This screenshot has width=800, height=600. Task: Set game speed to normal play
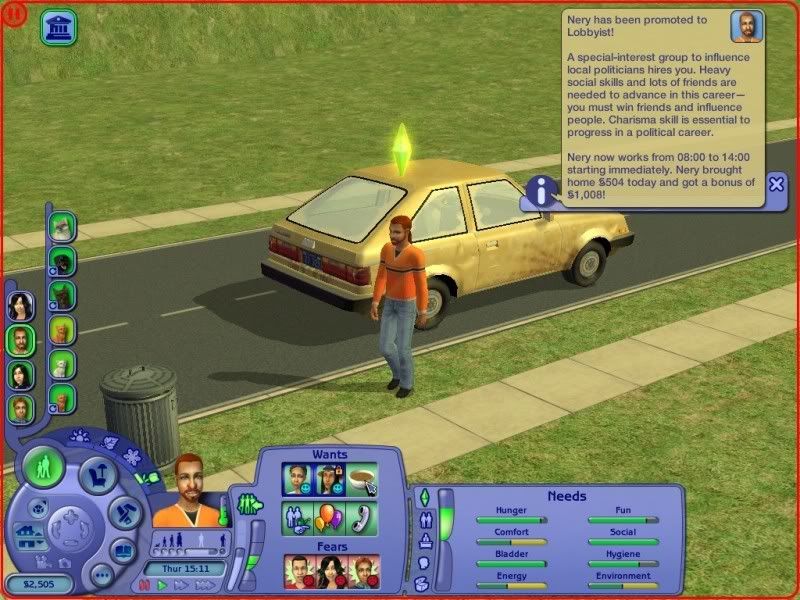pos(160,584)
